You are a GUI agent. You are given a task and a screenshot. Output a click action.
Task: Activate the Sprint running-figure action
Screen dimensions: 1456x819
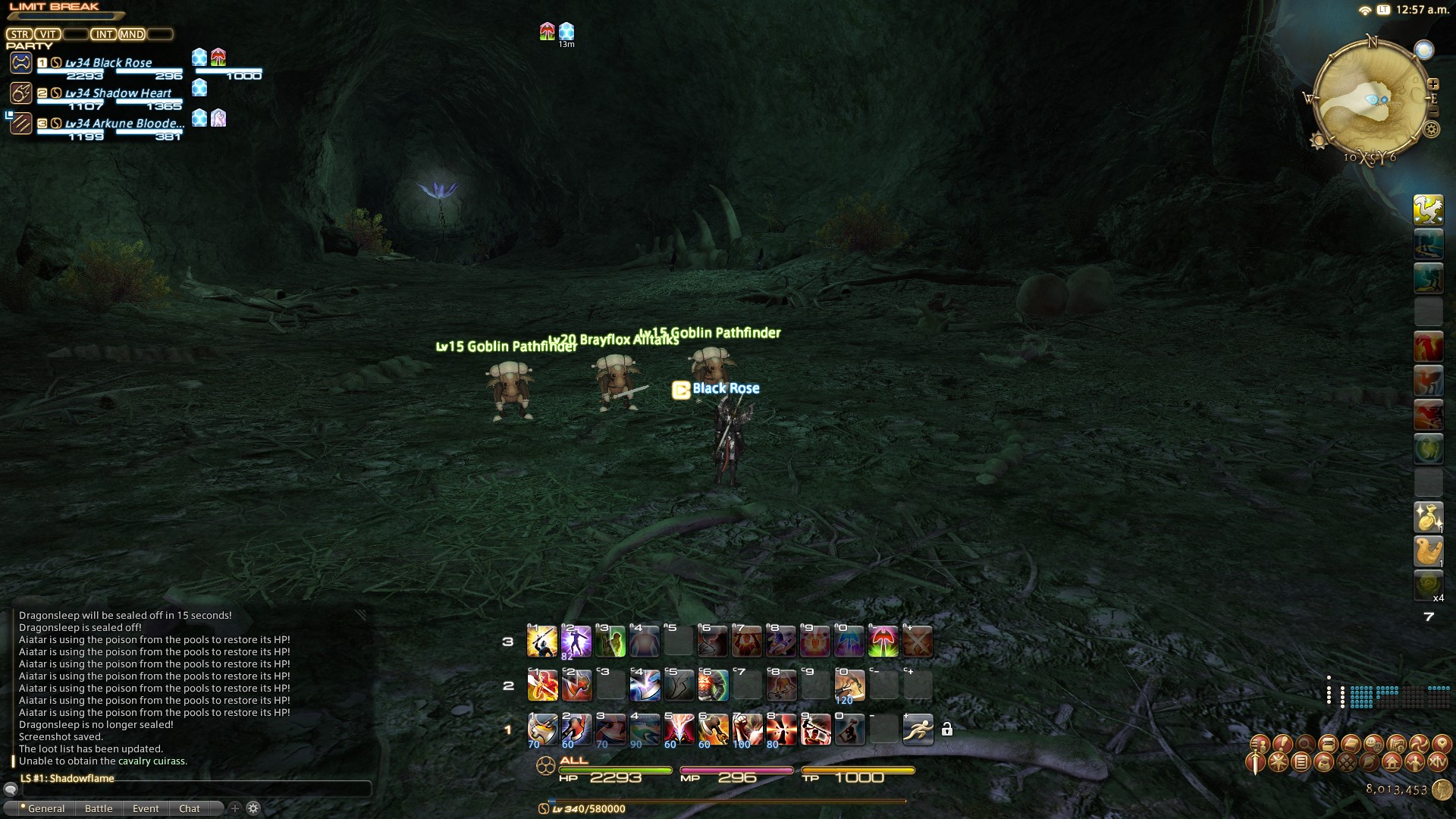pos(918,730)
